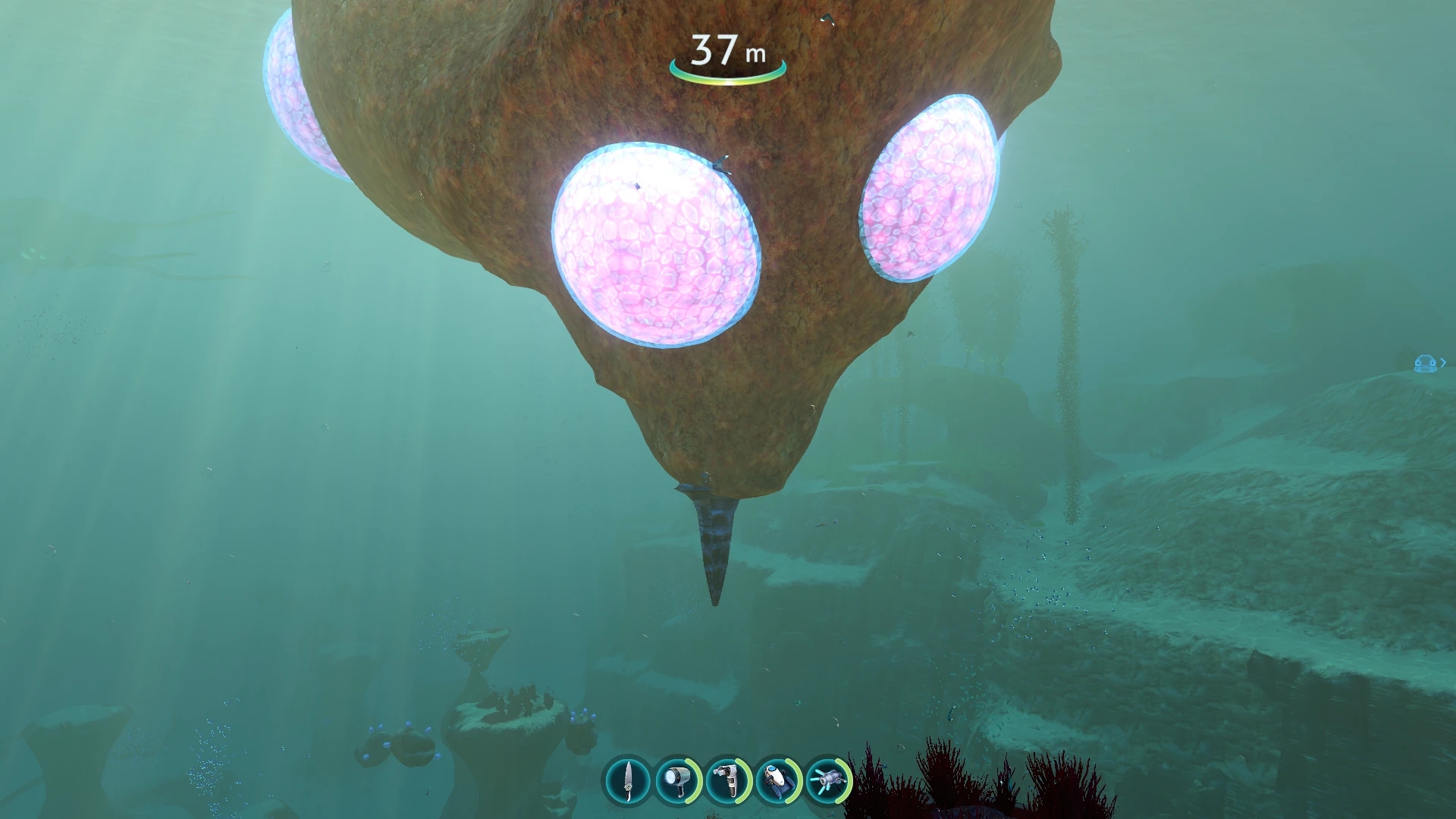Equip the propeller-tipped tool in the last slot
1456x819 pixels.
tap(828, 780)
